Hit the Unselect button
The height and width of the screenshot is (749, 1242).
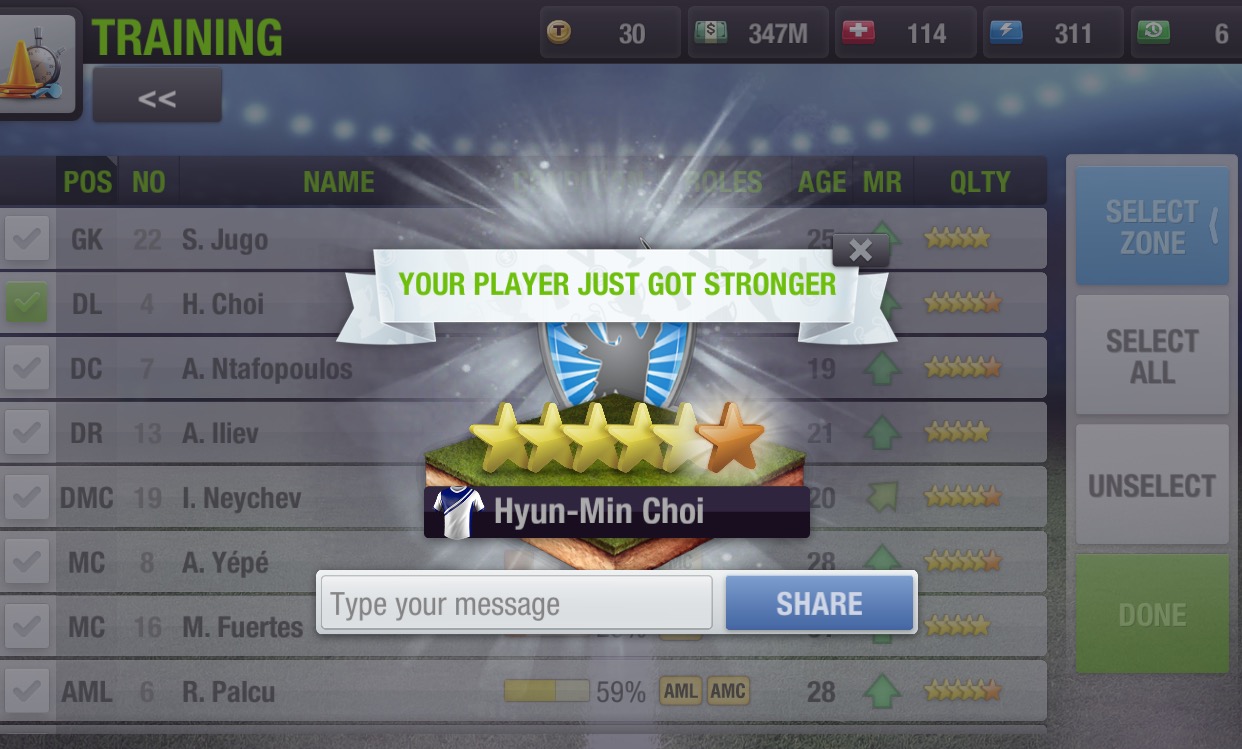click(1151, 486)
